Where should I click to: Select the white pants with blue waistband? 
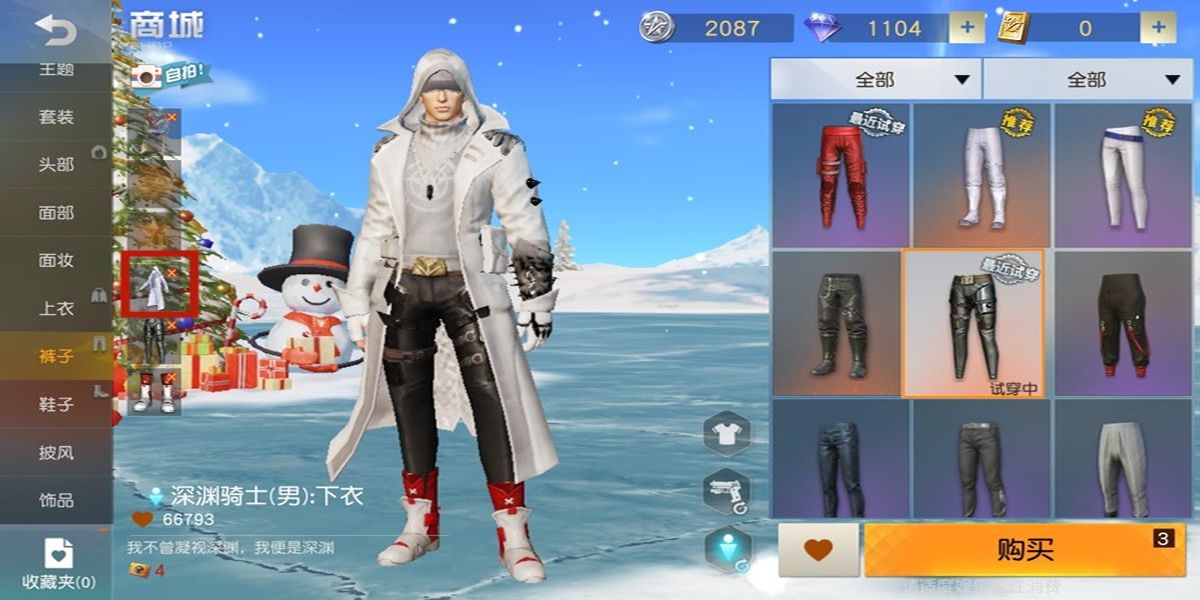click(x=1122, y=174)
